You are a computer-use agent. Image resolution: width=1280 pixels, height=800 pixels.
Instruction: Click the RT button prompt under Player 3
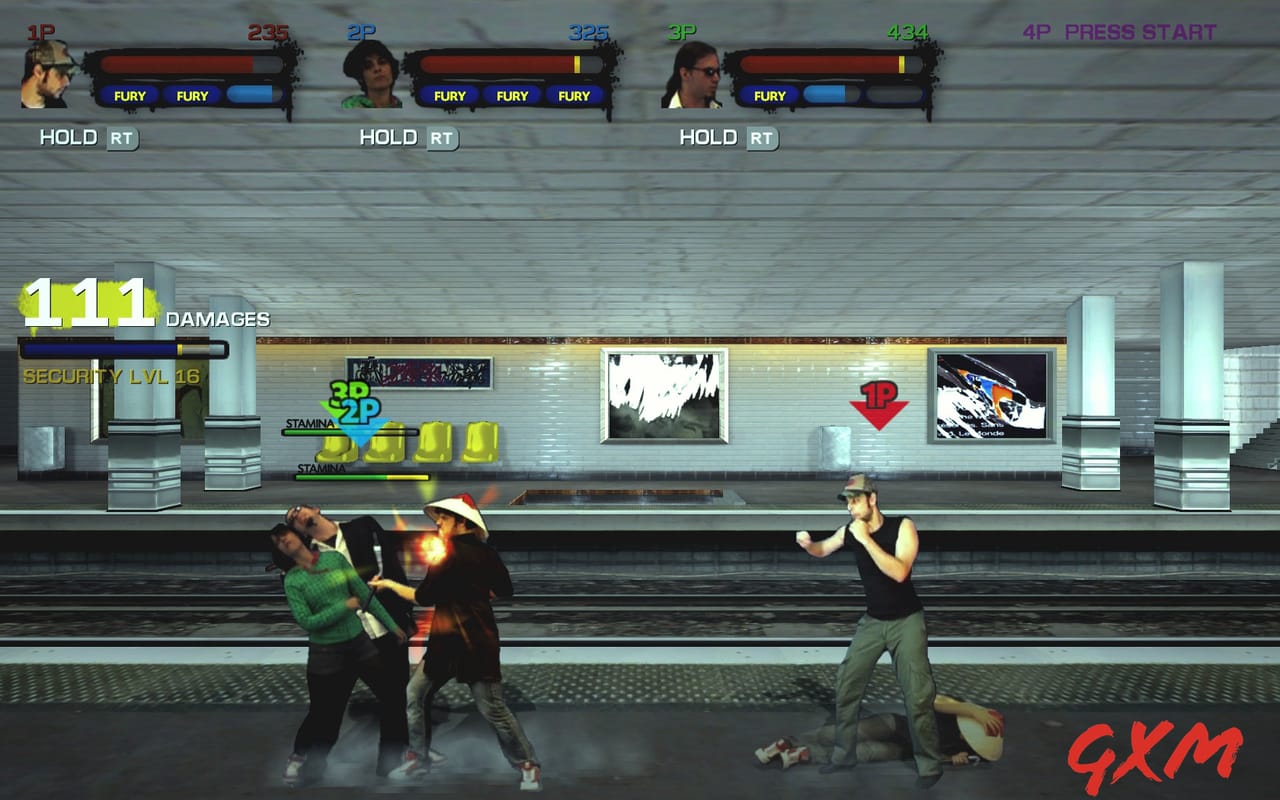(x=762, y=139)
